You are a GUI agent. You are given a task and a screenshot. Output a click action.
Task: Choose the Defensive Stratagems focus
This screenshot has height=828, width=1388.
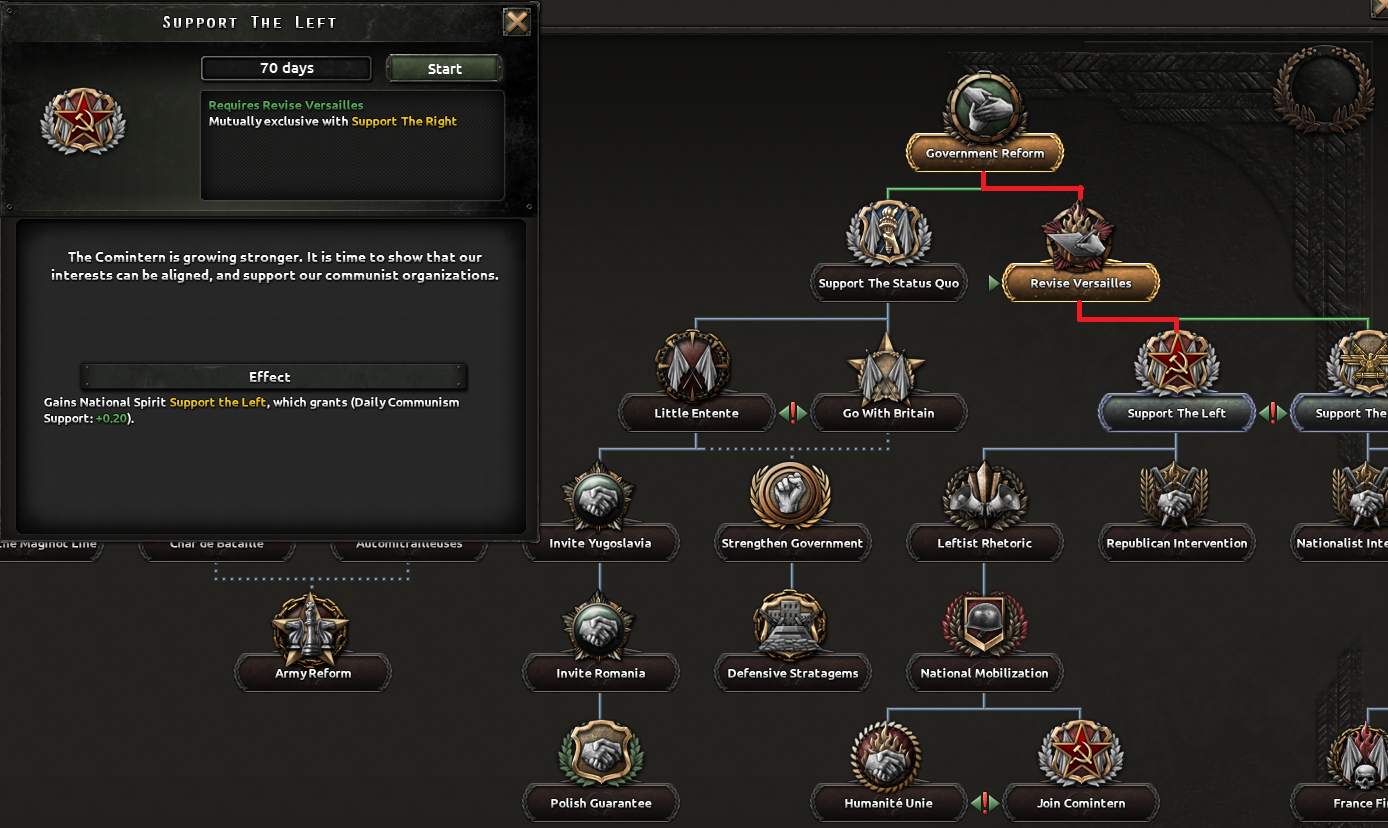792,673
